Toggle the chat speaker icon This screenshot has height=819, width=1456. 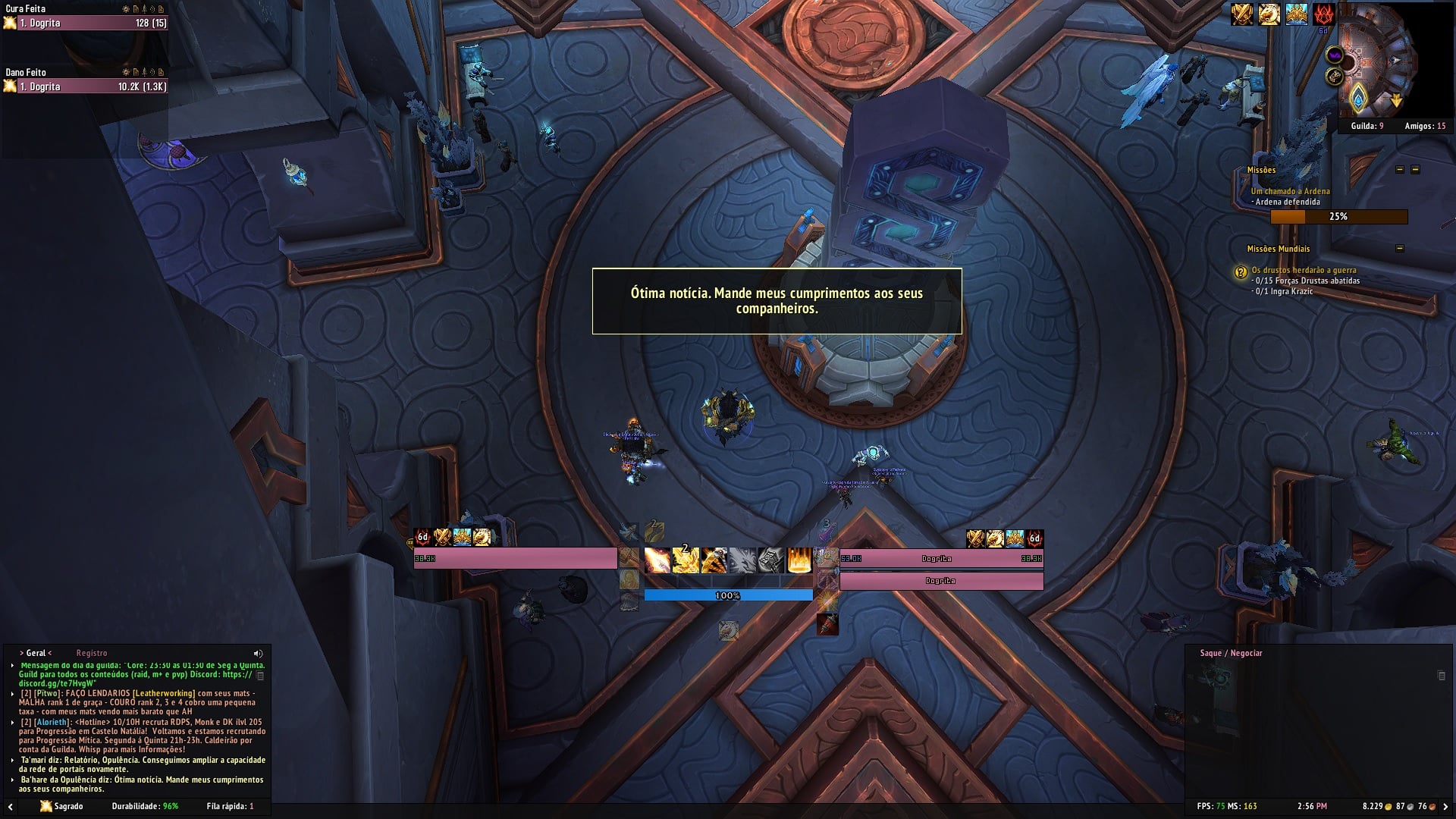[258, 653]
